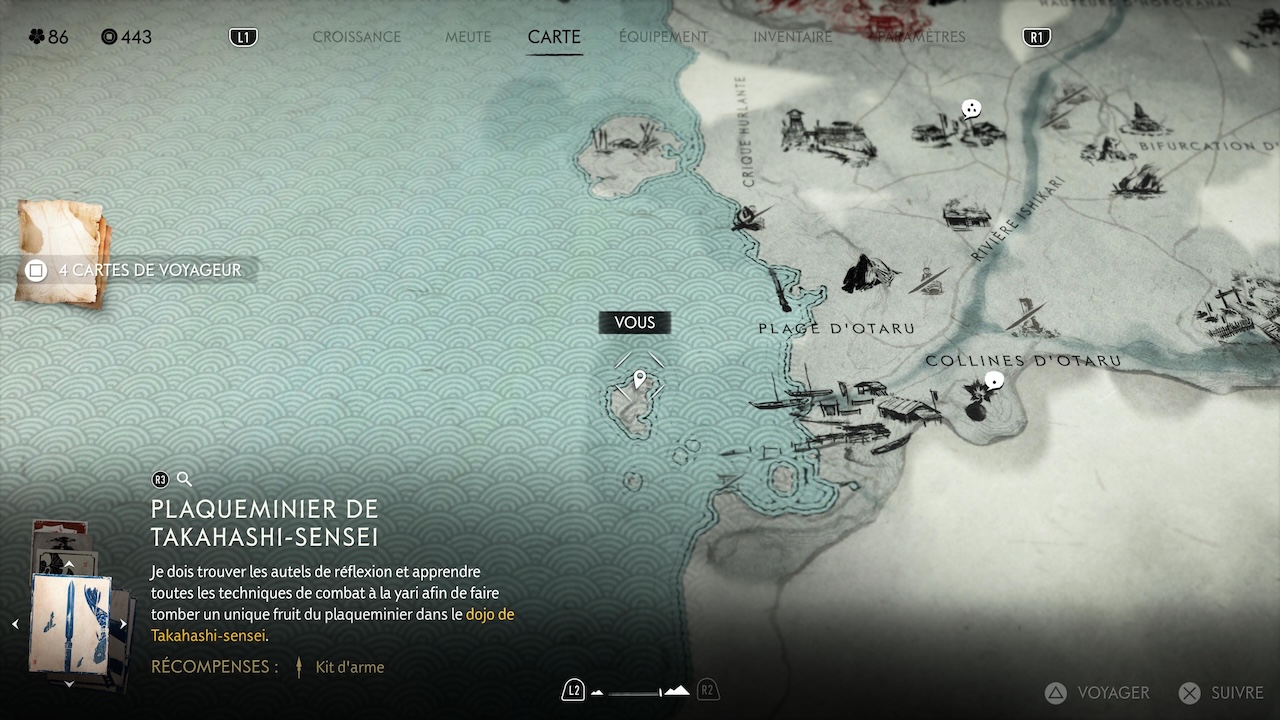Select the three-dot speech bubble map marker
This screenshot has width=1280, height=720.
click(971, 108)
